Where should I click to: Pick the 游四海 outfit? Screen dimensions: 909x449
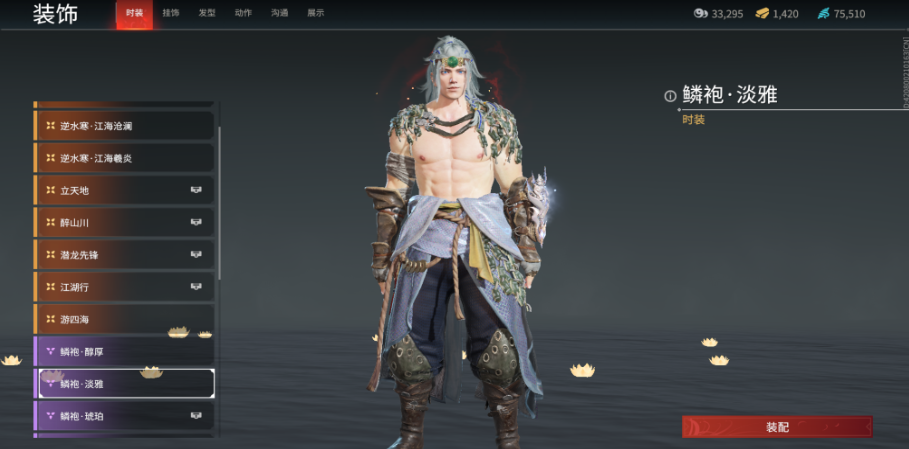(x=124, y=319)
